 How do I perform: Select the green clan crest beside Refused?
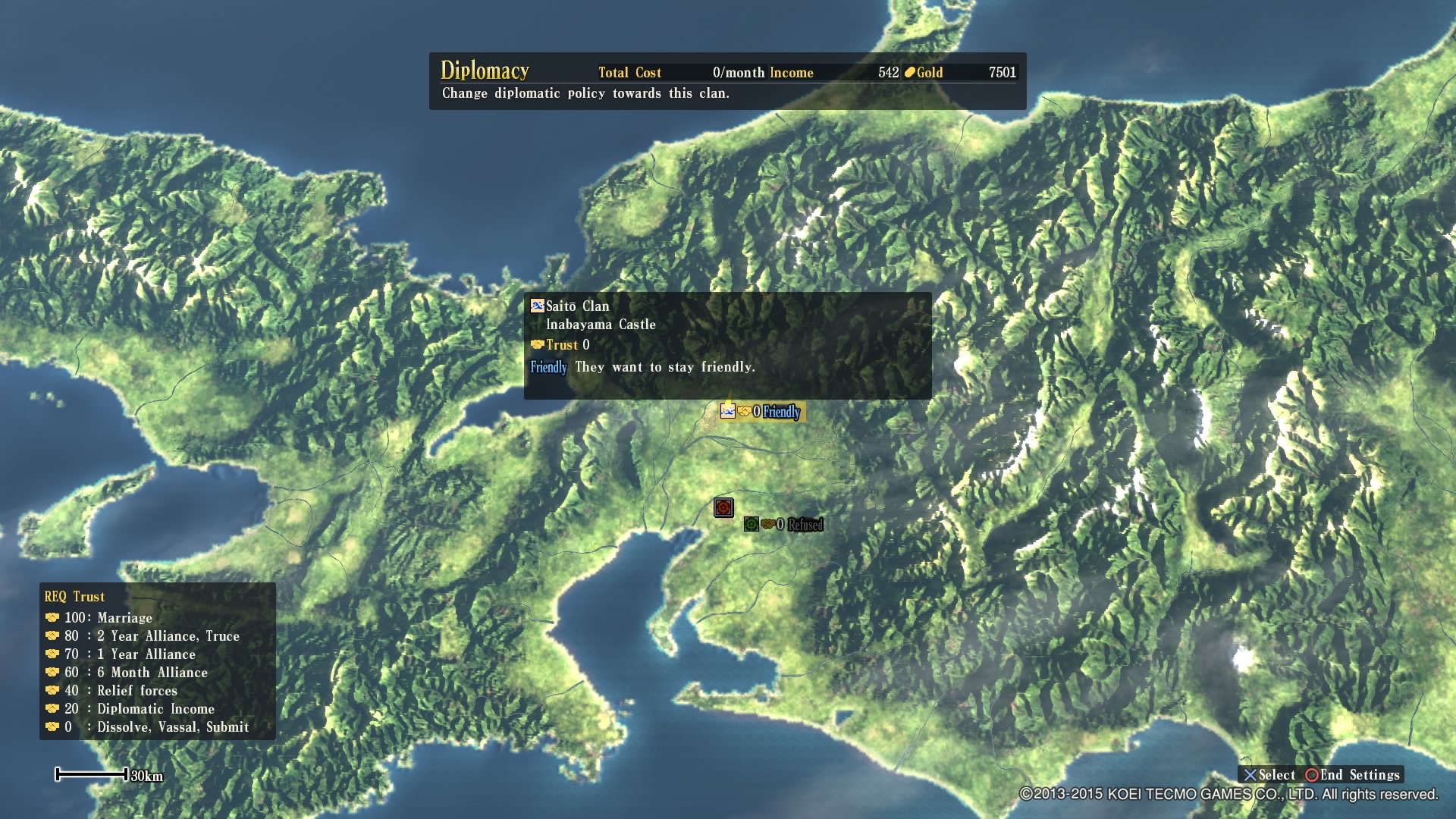coord(752,523)
